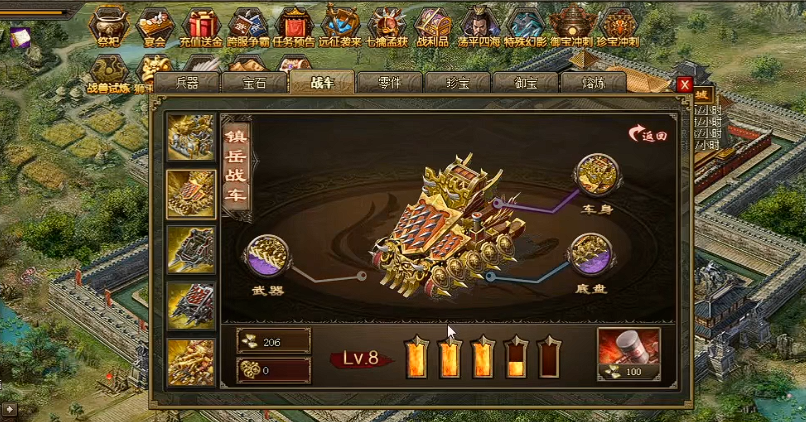Choose the 底盘 chariot part slot
Screen dimensions: 806x422
coord(591,256)
